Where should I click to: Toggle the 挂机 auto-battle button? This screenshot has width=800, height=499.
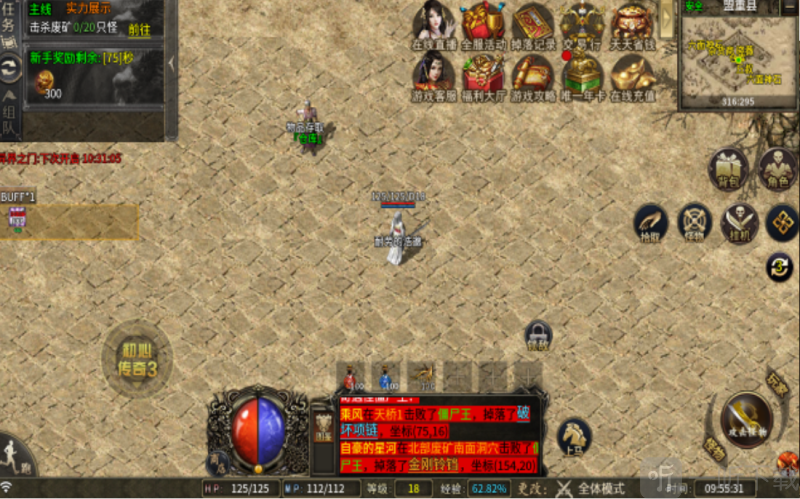tap(740, 223)
